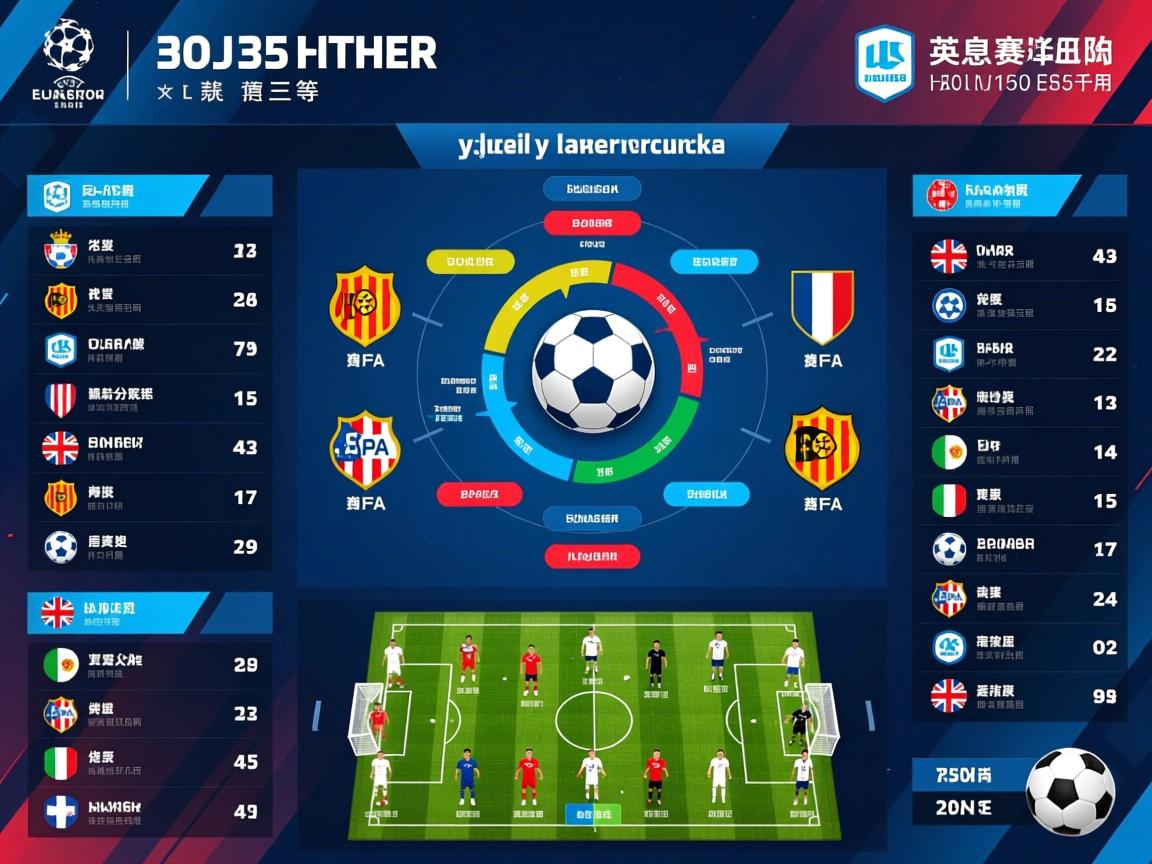The width and height of the screenshot is (1152, 864).
Task: Open the panel header with the UK flag
Action: pos(150,612)
